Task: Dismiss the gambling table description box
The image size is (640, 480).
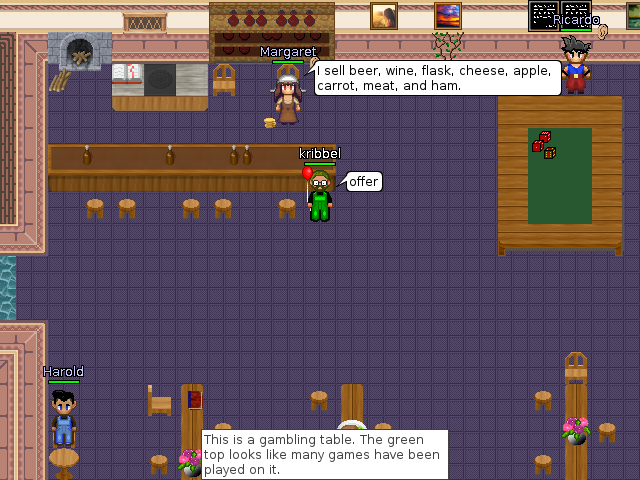Action: point(325,455)
